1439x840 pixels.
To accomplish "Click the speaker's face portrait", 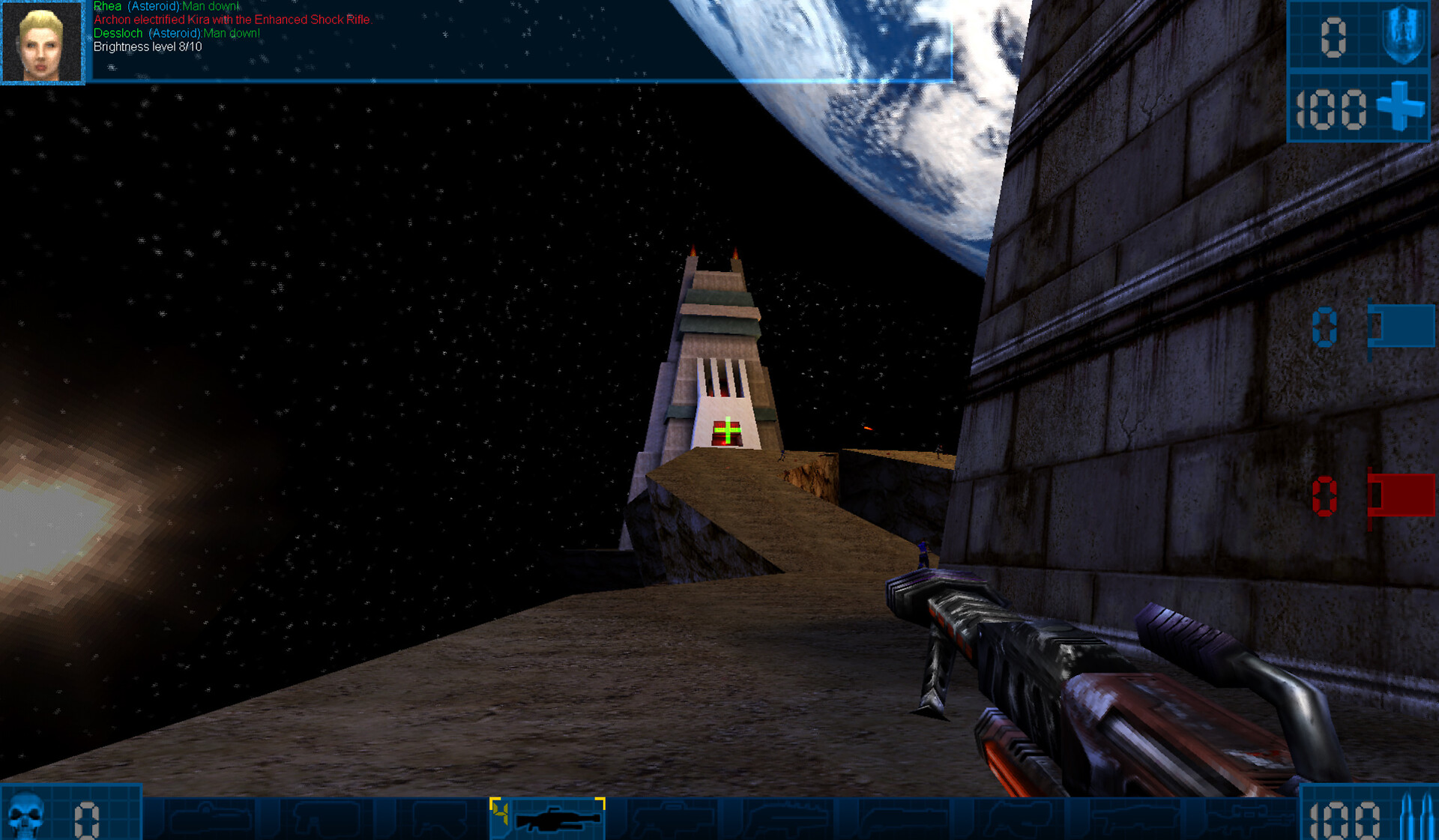I will point(42,43).
